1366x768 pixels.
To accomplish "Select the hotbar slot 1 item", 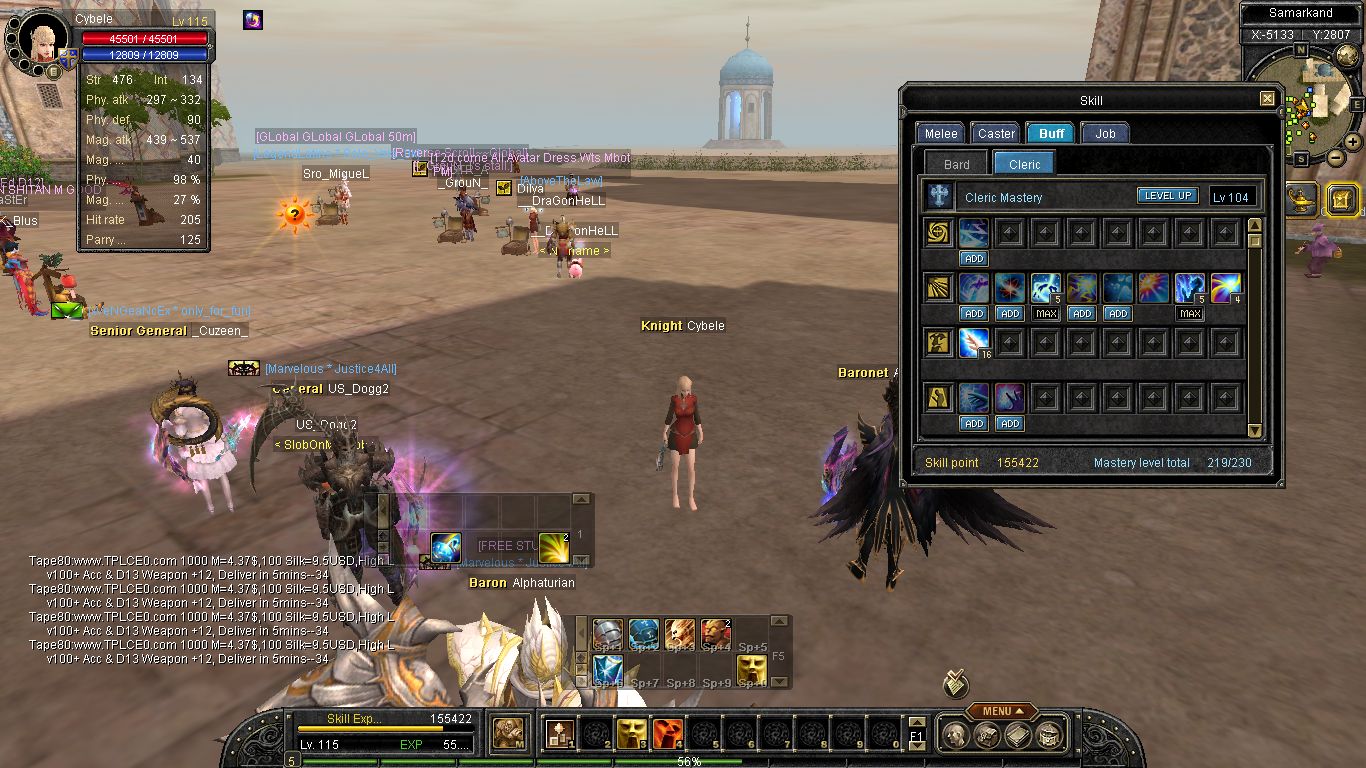I will pyautogui.click(x=558, y=735).
